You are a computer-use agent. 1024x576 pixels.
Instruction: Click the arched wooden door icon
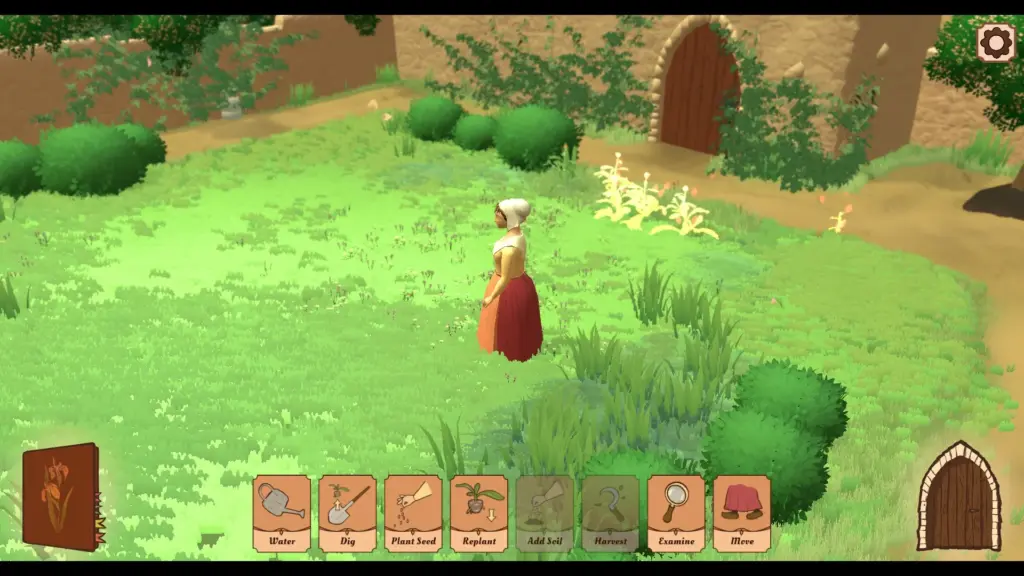click(959, 497)
